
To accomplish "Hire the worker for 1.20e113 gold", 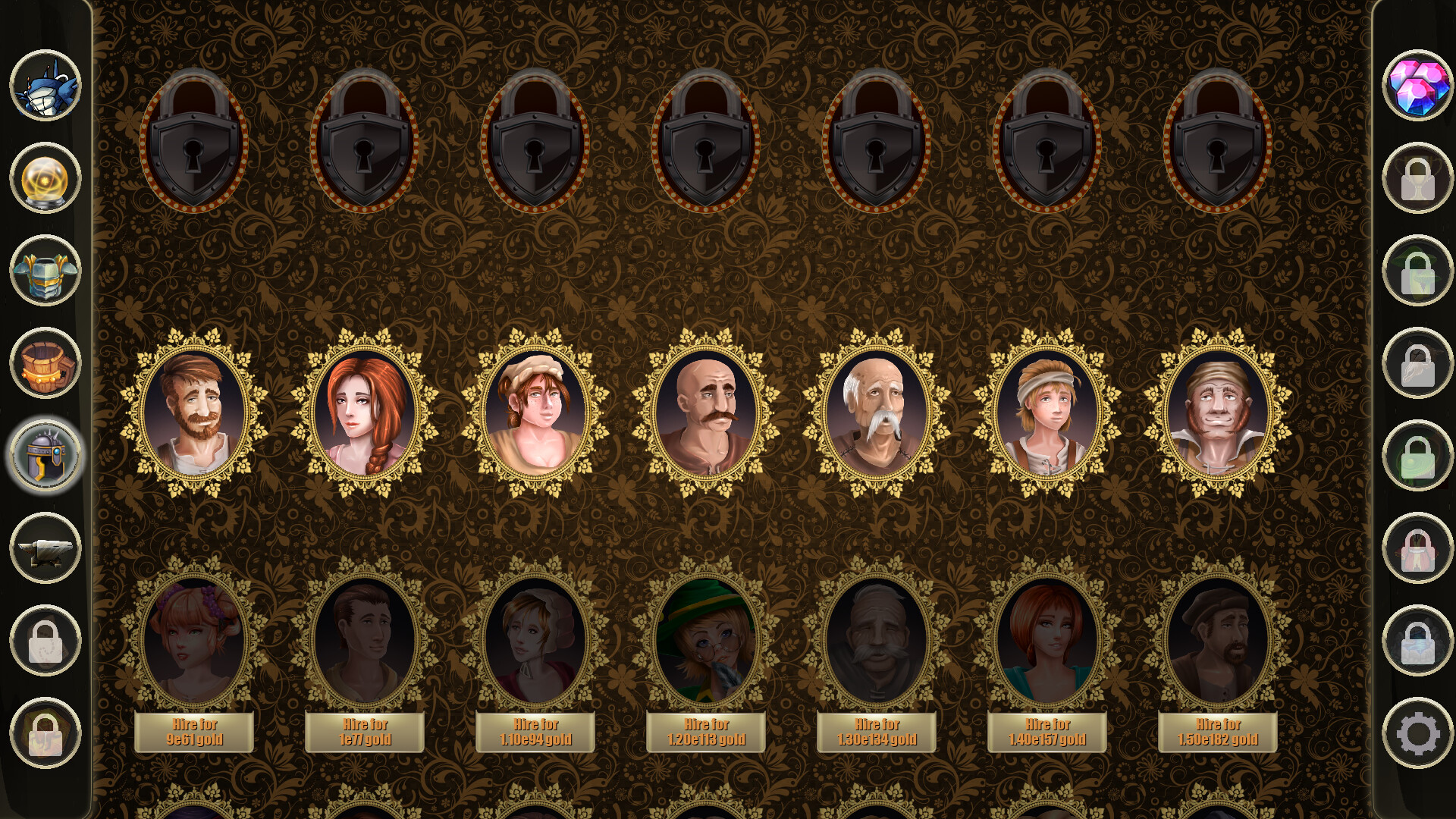I will 705,730.
